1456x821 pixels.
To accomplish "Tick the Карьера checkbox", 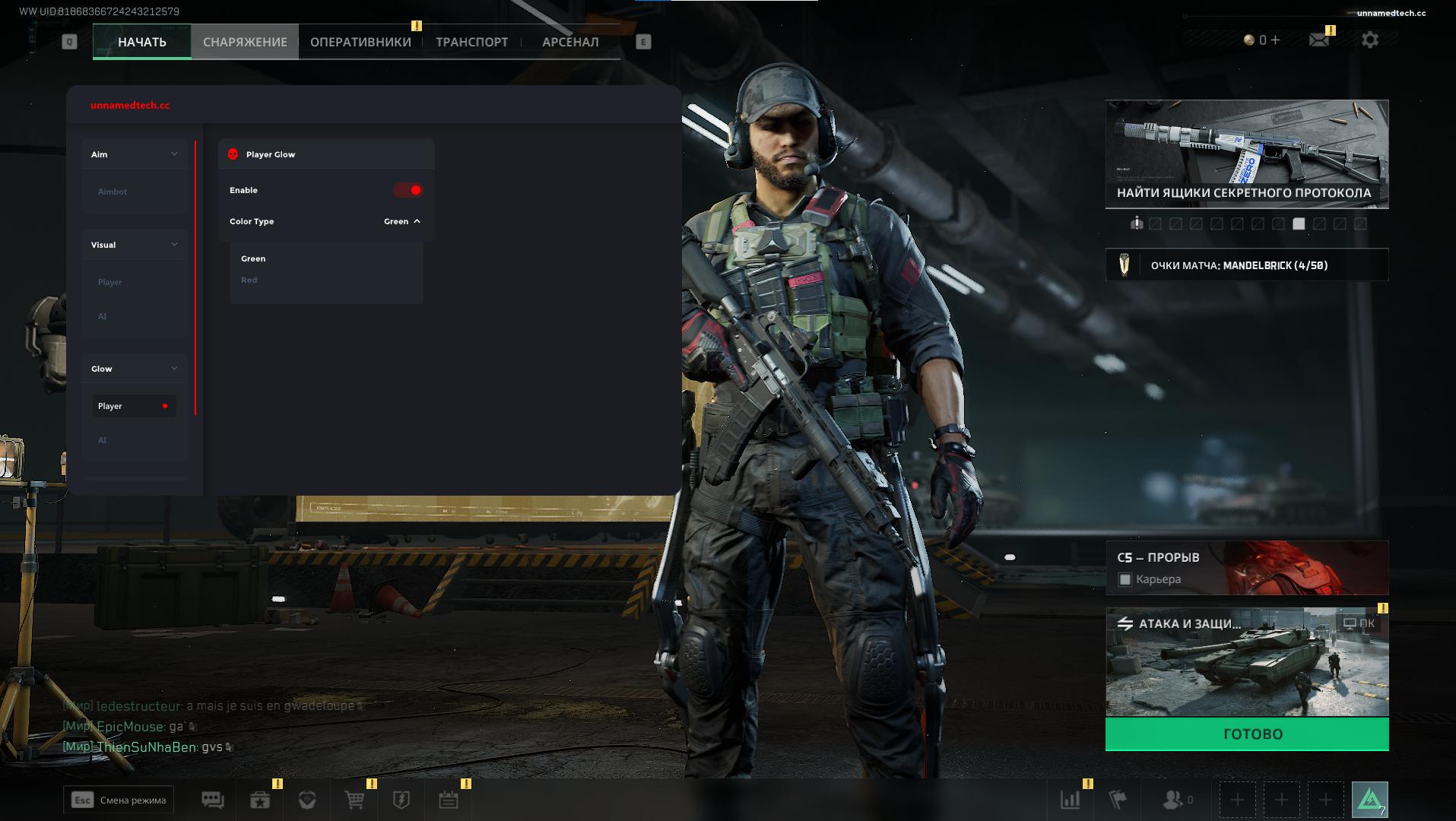I will point(1125,580).
